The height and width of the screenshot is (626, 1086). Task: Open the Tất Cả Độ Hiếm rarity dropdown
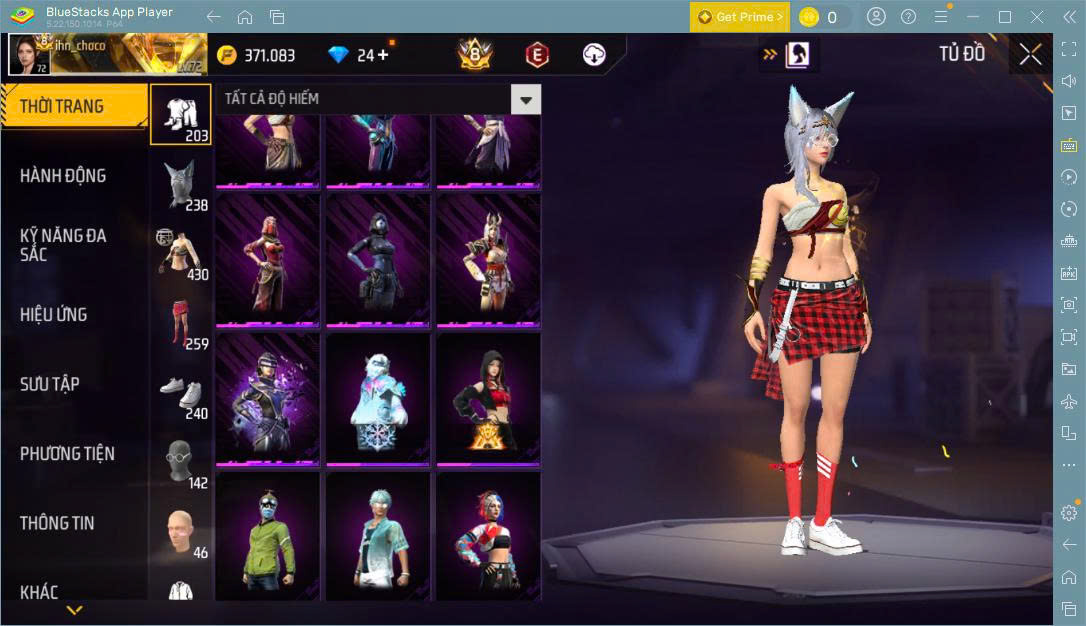tap(526, 99)
